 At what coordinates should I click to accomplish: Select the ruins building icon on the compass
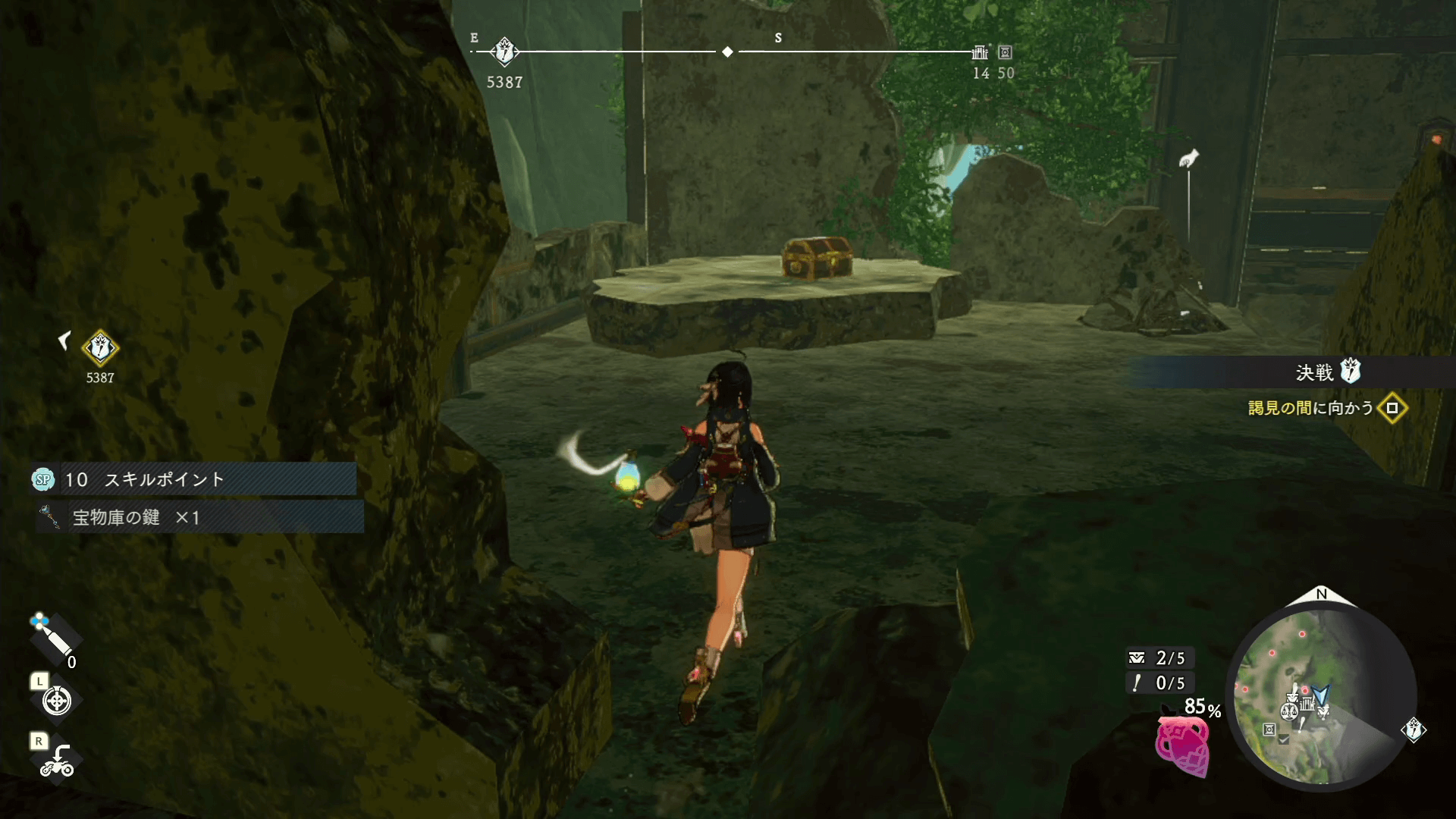(x=980, y=52)
